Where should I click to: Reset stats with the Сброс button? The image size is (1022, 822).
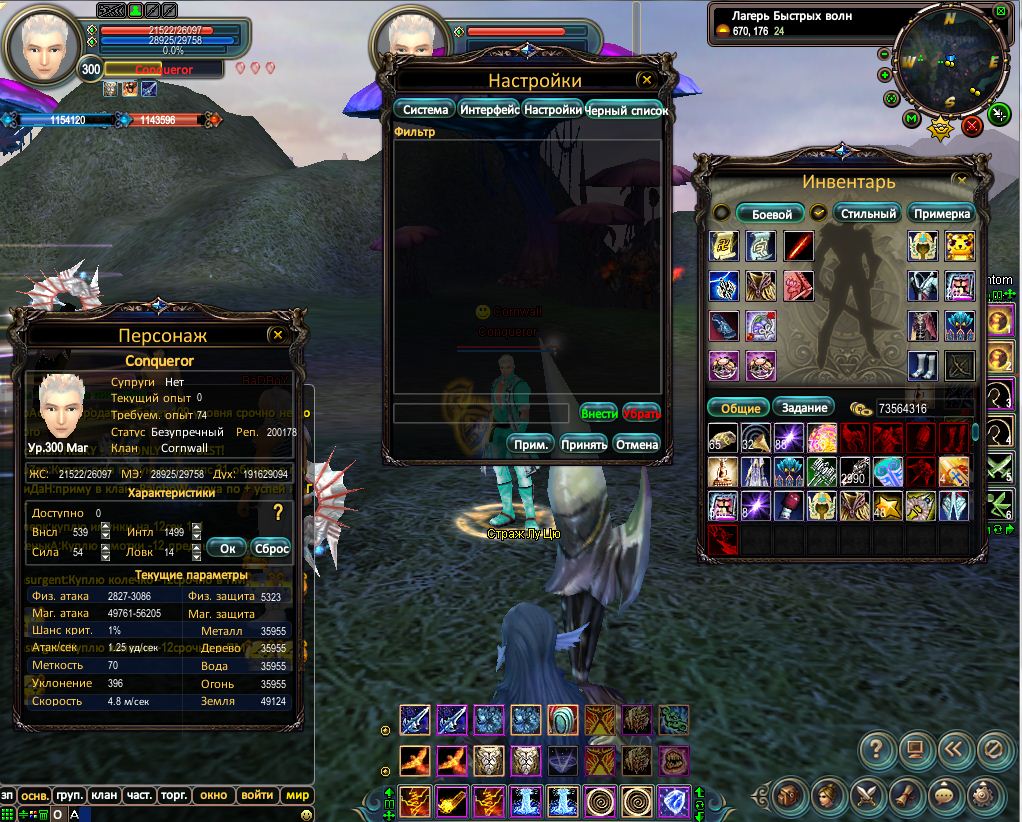[x=271, y=548]
